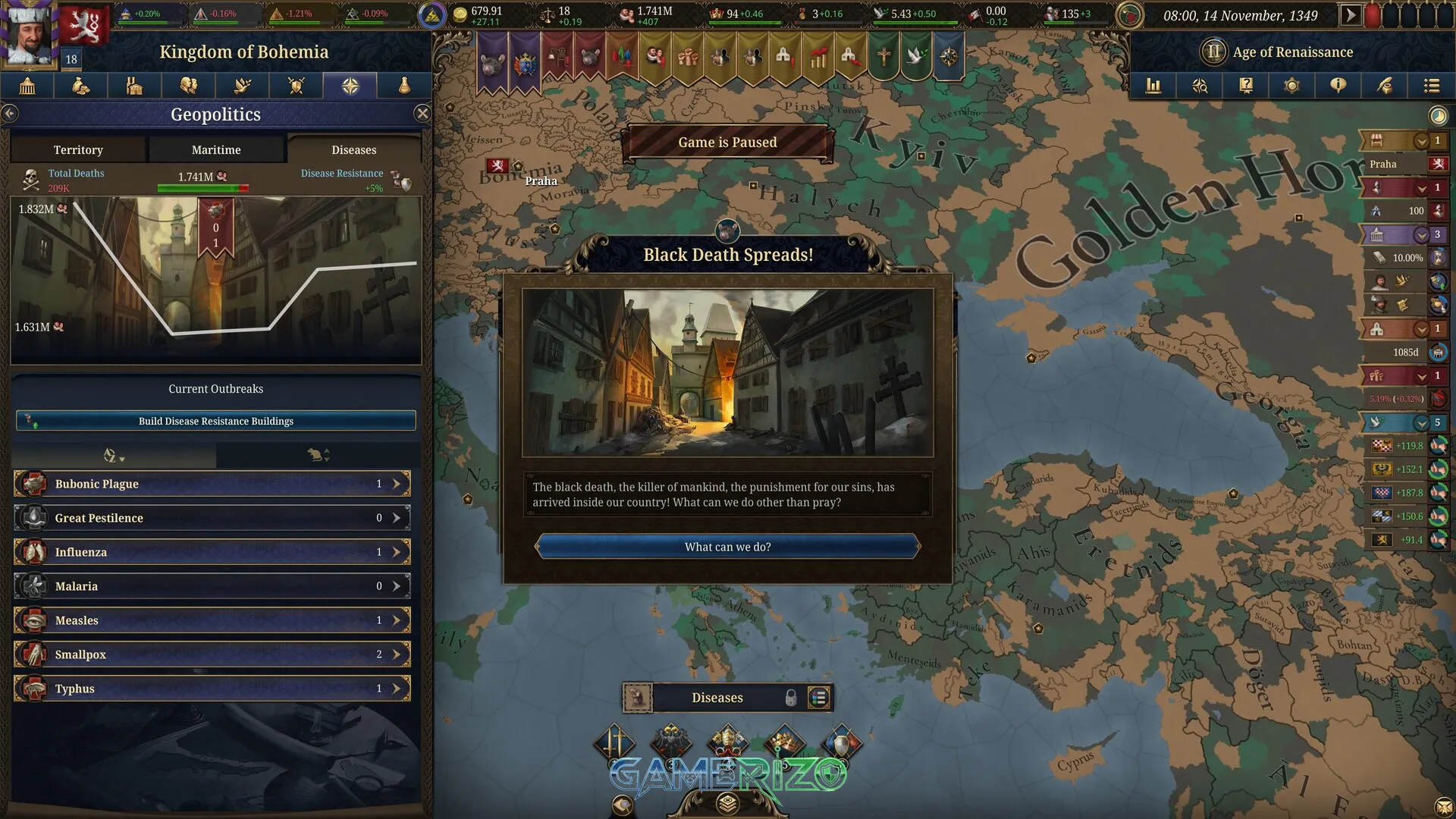Select the laboratory flask icon

[403, 86]
